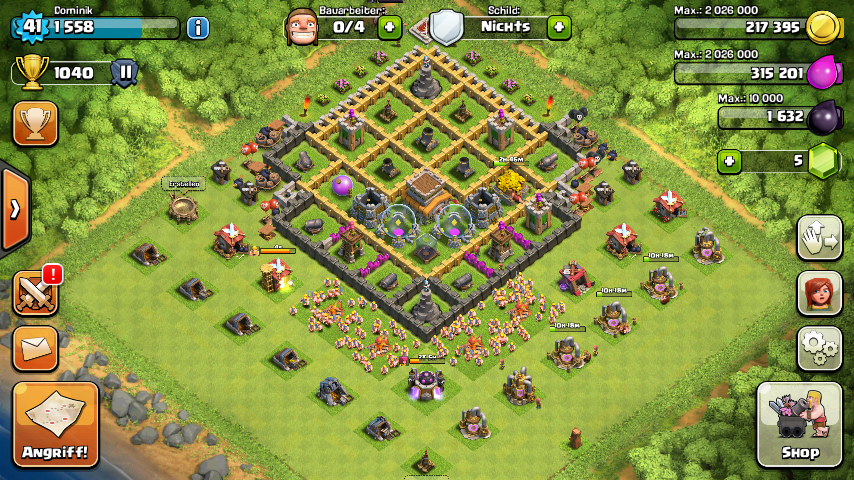
Task: Toggle the hand layout edit button
Action: [818, 237]
